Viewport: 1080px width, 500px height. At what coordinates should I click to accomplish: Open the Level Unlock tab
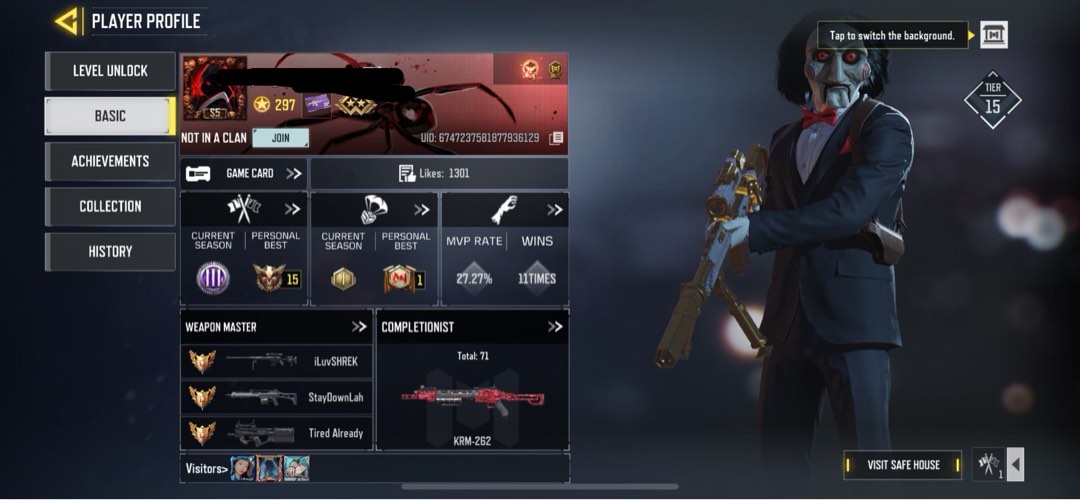pos(110,71)
